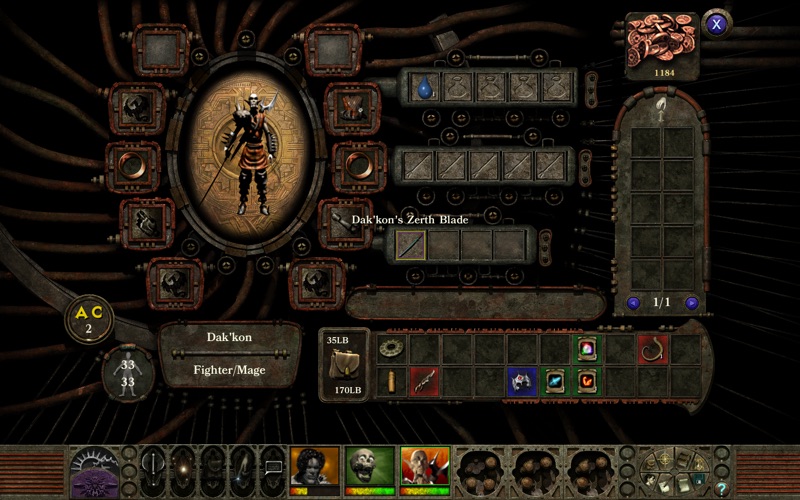
Task: Close the inventory with the X button
Action: [717, 24]
